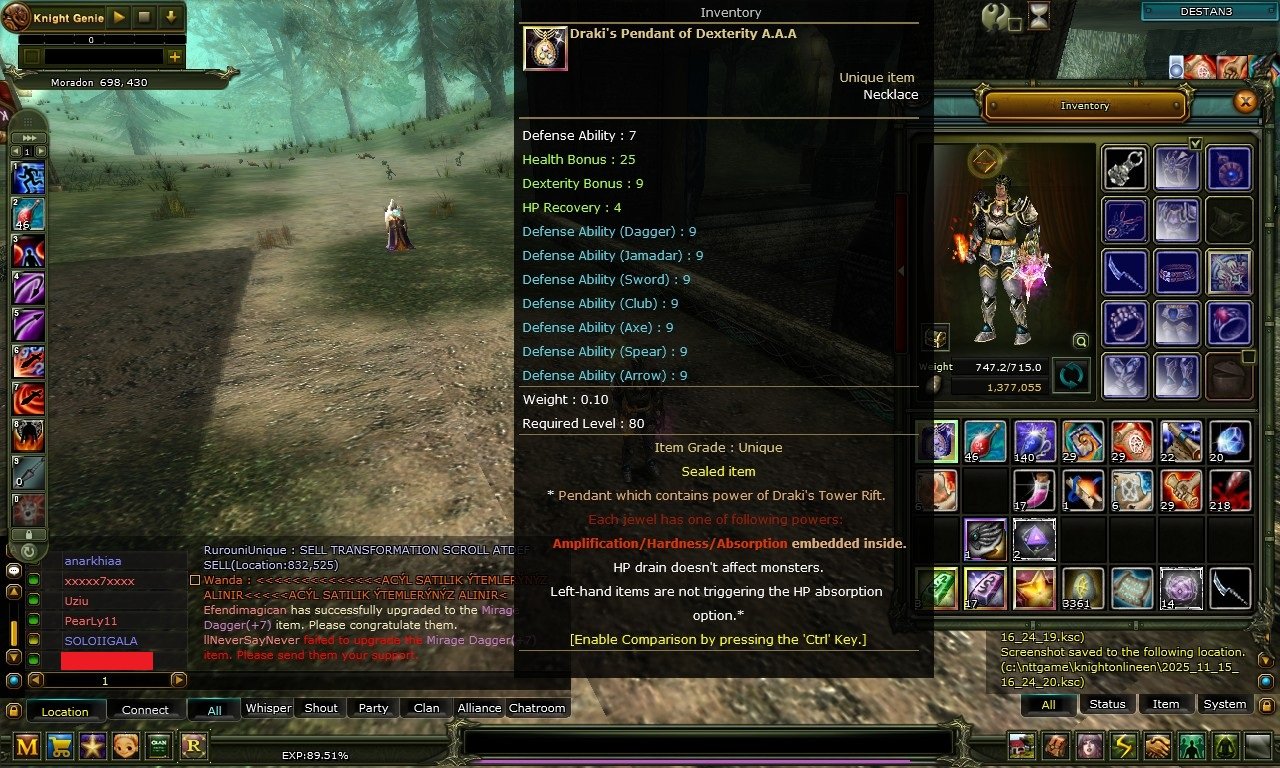The image size is (1280, 768).
Task: Show the Chatroom tab
Action: click(537, 708)
